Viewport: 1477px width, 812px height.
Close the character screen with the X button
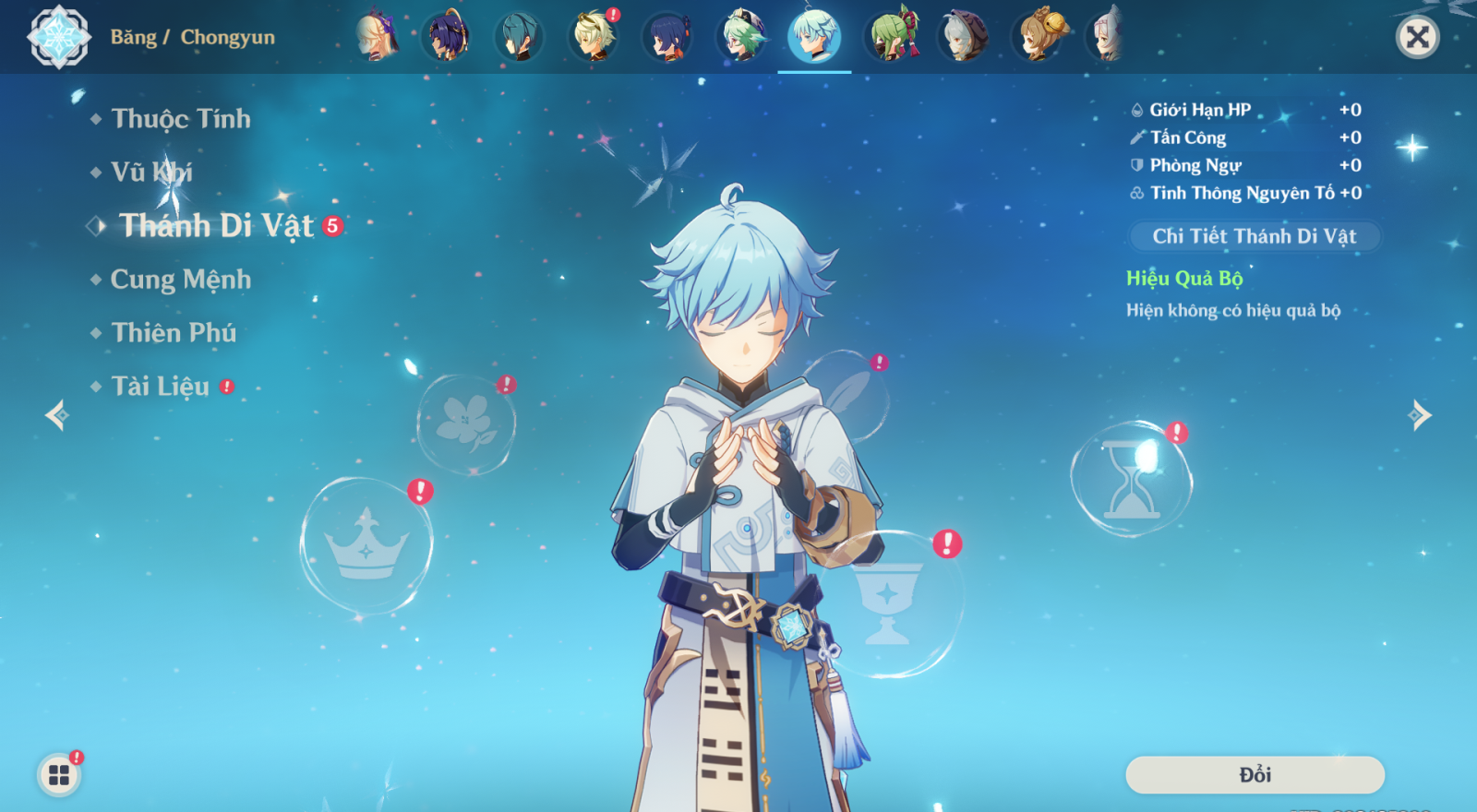pyautogui.click(x=1417, y=37)
